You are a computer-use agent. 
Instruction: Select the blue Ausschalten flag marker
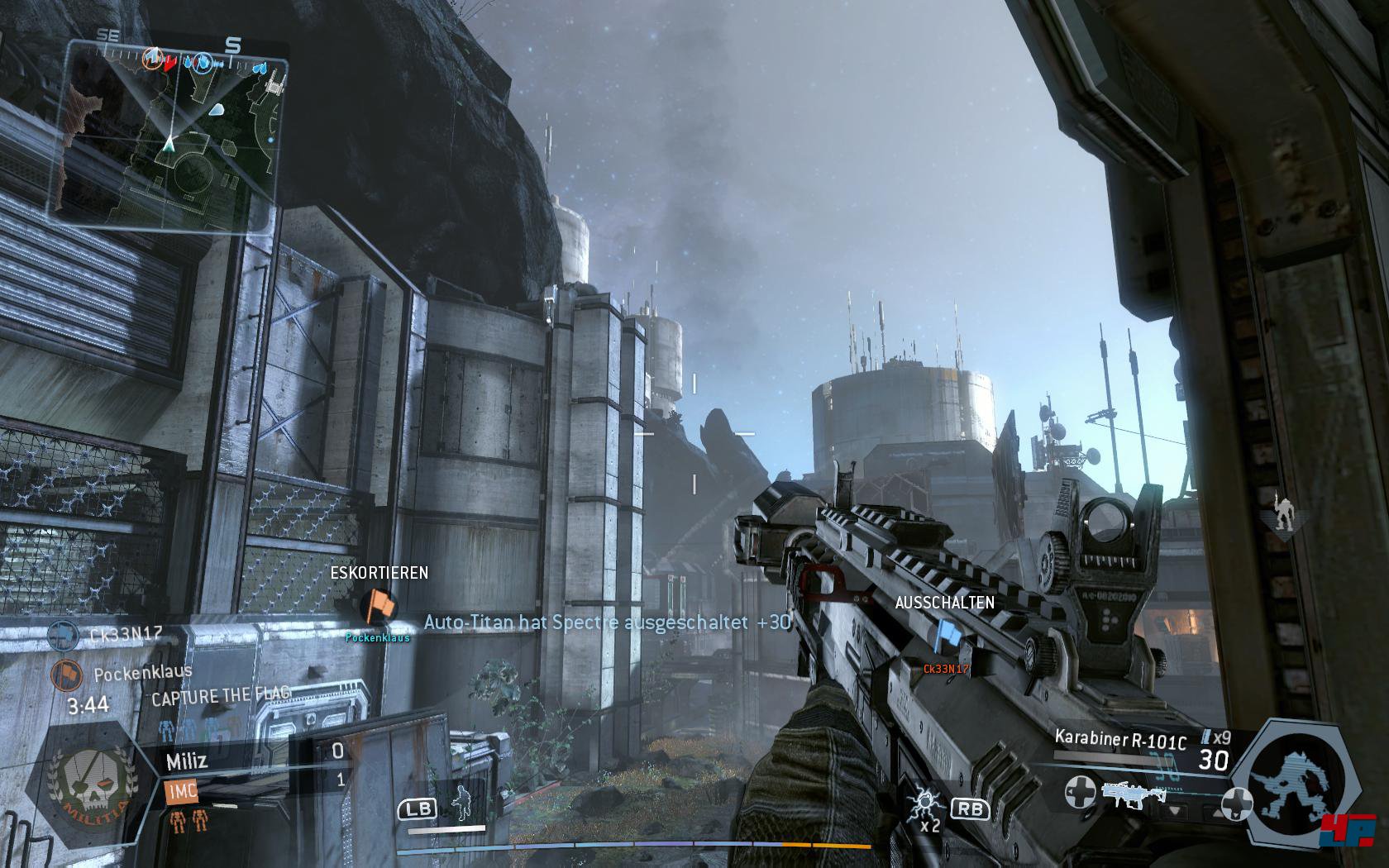945,637
